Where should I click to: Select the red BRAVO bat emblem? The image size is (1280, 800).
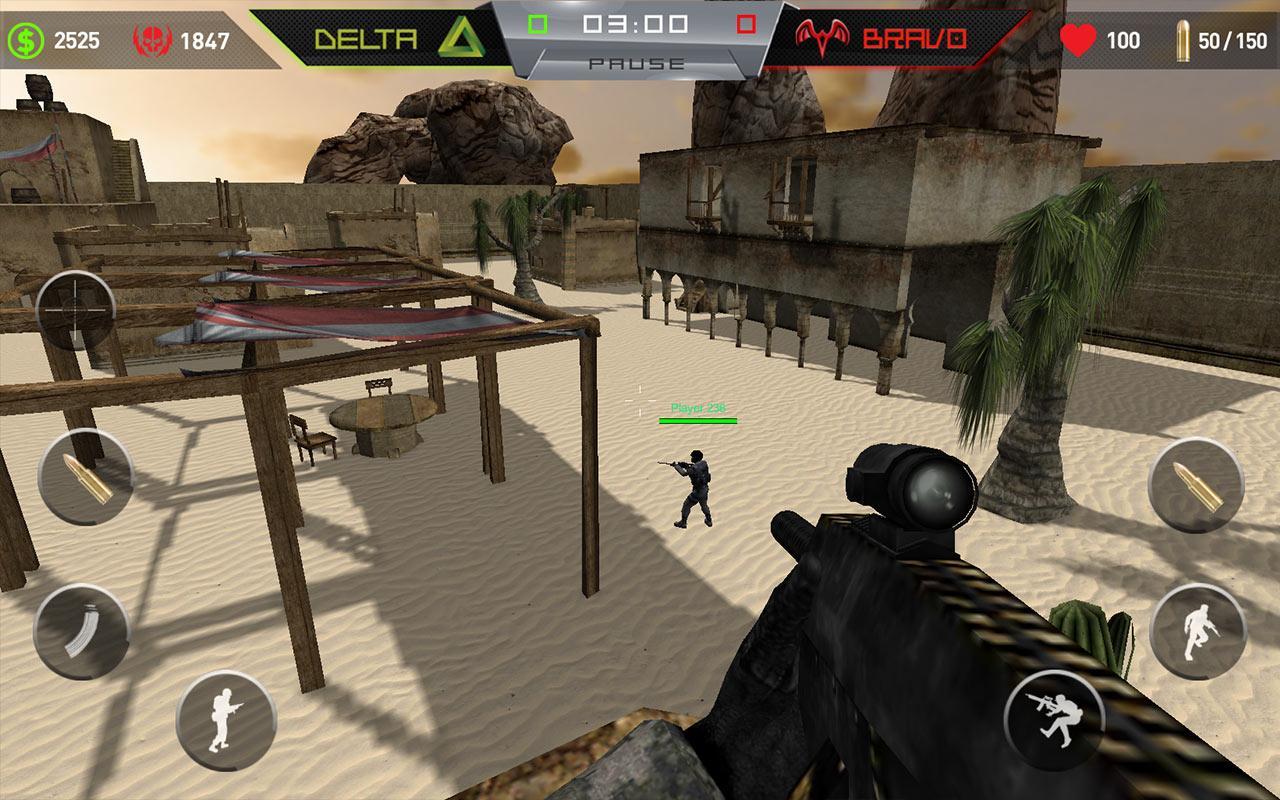coord(824,38)
